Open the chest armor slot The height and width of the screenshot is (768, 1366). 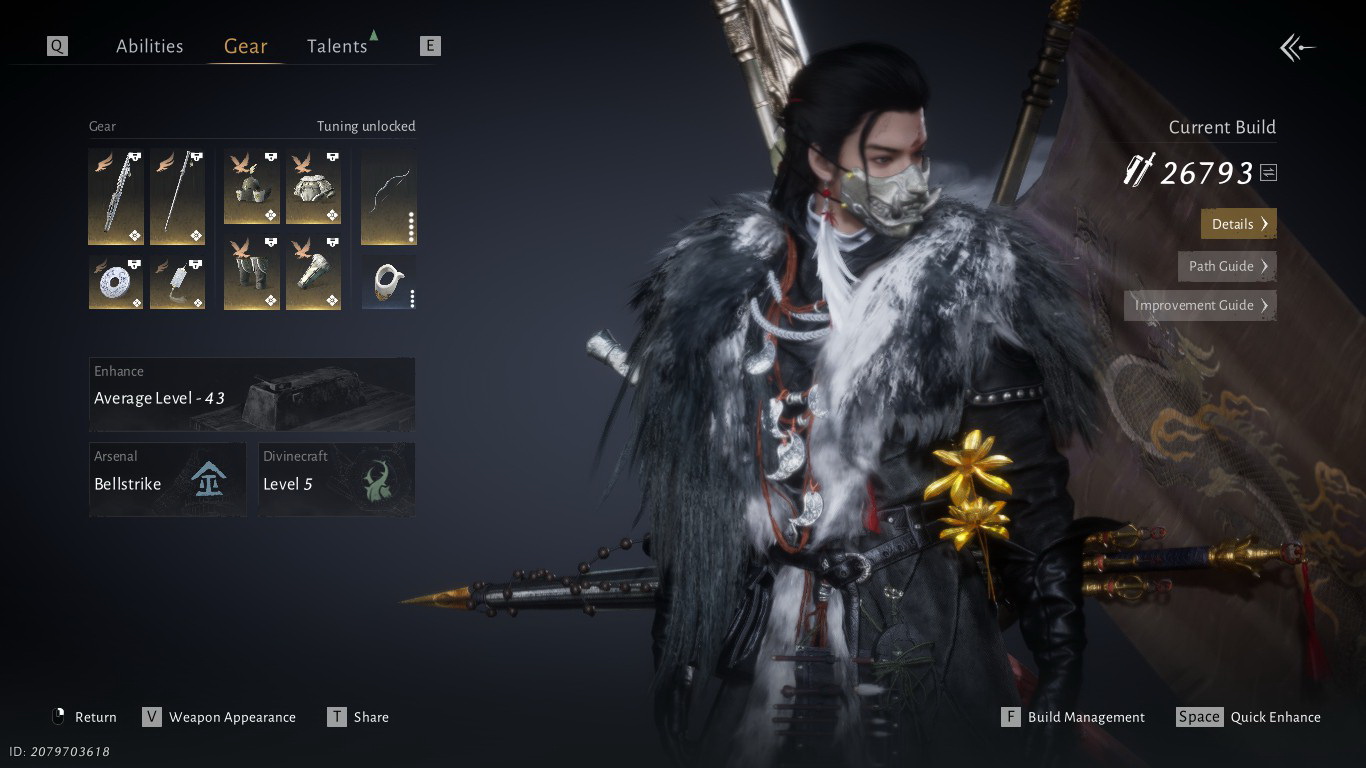pos(314,187)
